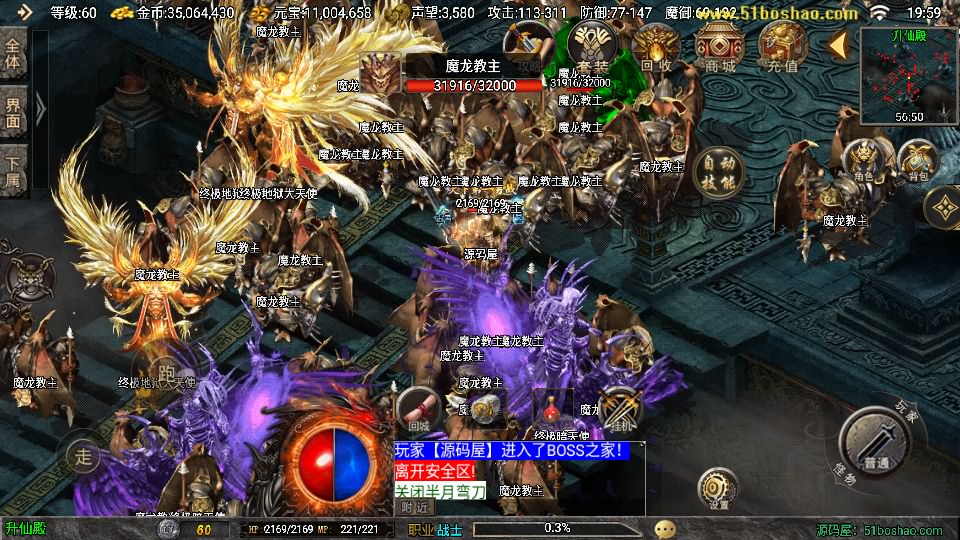Image resolution: width=960 pixels, height=540 pixels.
Task: Collapse the top icon row with the arrow
Action: tap(838, 44)
